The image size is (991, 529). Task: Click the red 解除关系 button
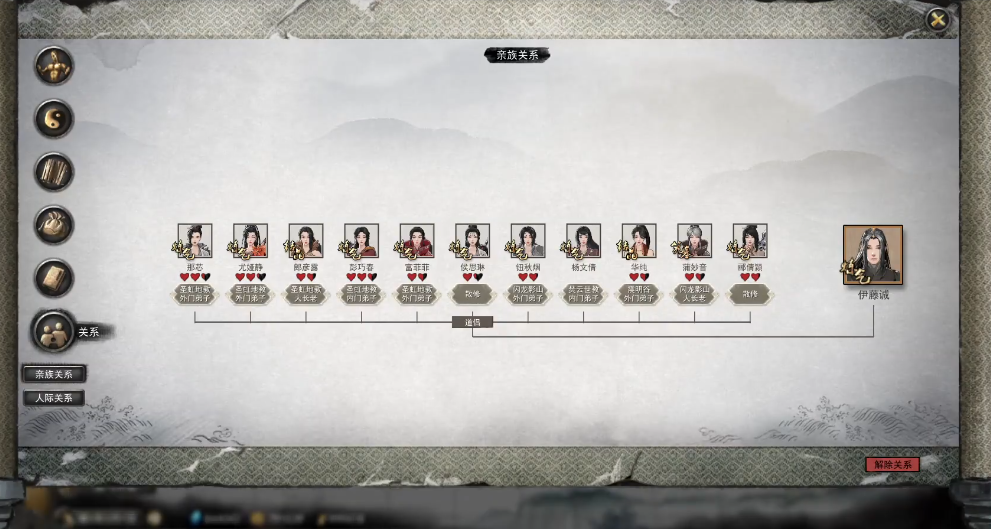click(891, 465)
